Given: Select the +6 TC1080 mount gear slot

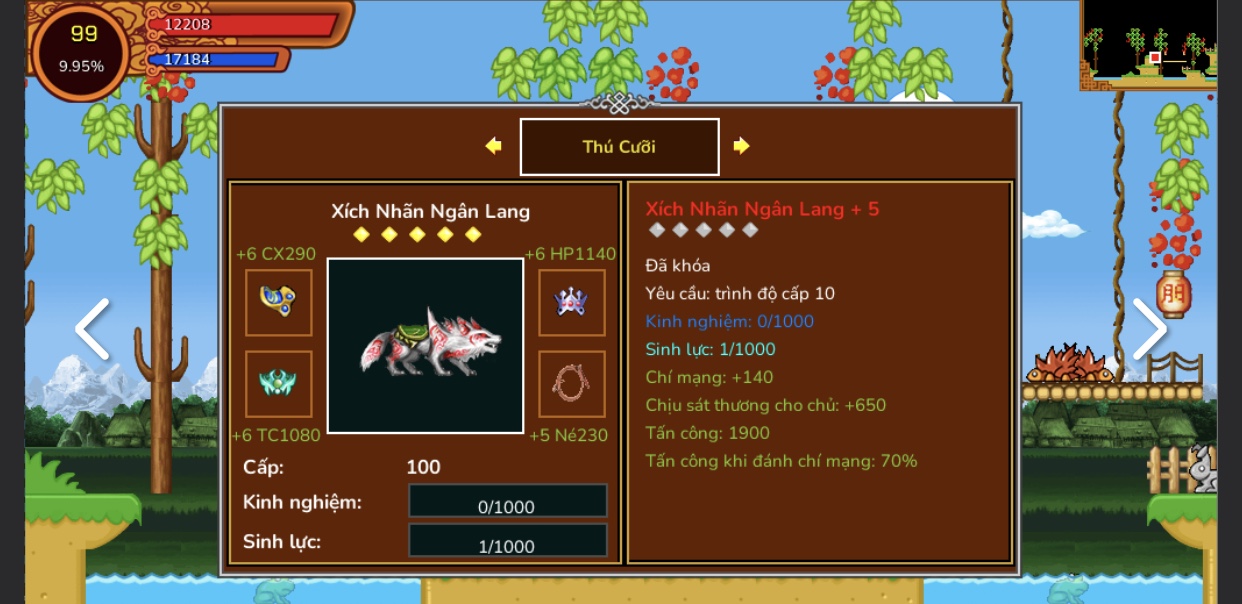Looking at the screenshot, I should (x=278, y=383).
